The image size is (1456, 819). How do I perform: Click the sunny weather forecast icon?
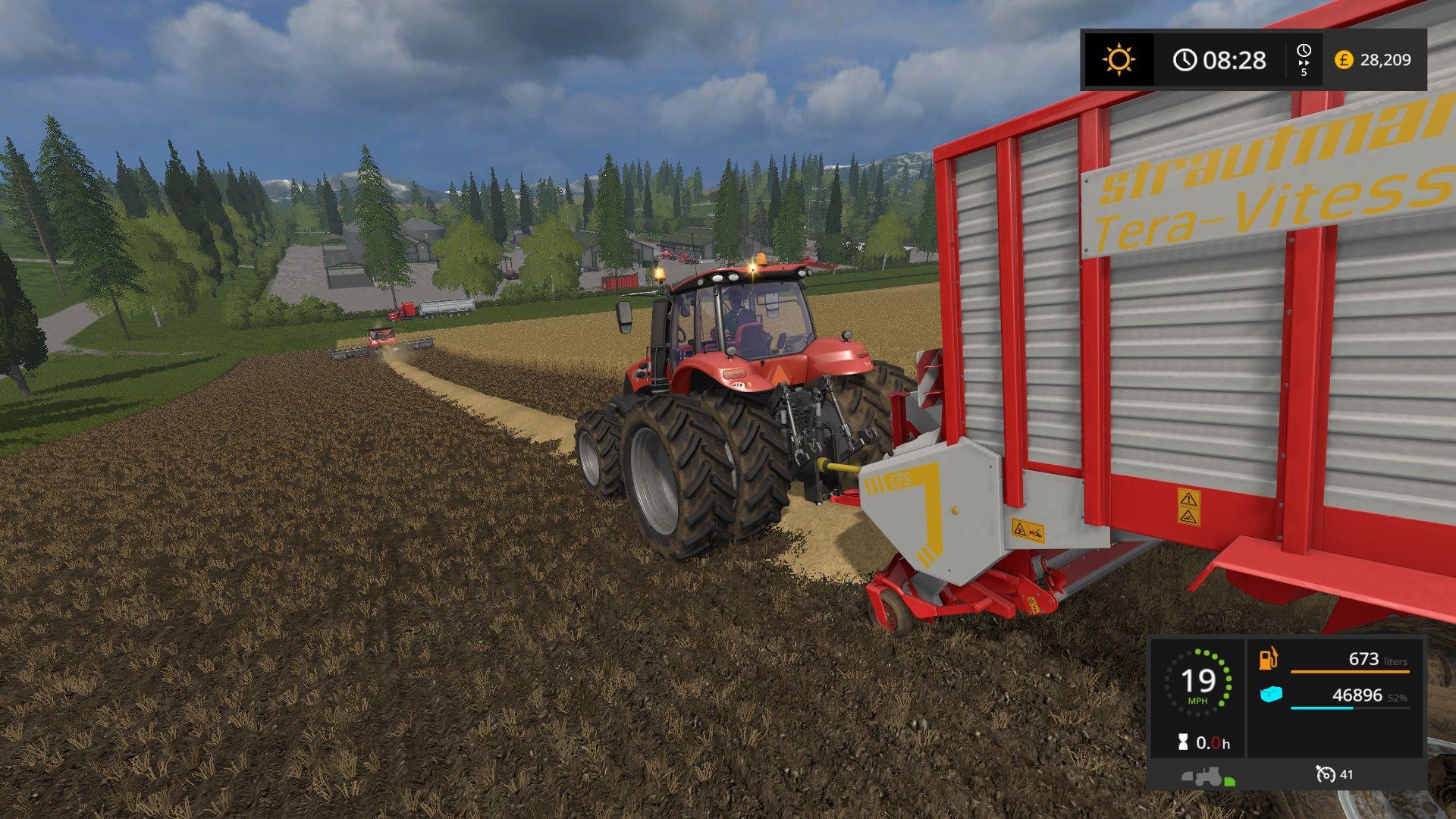pos(1119,60)
